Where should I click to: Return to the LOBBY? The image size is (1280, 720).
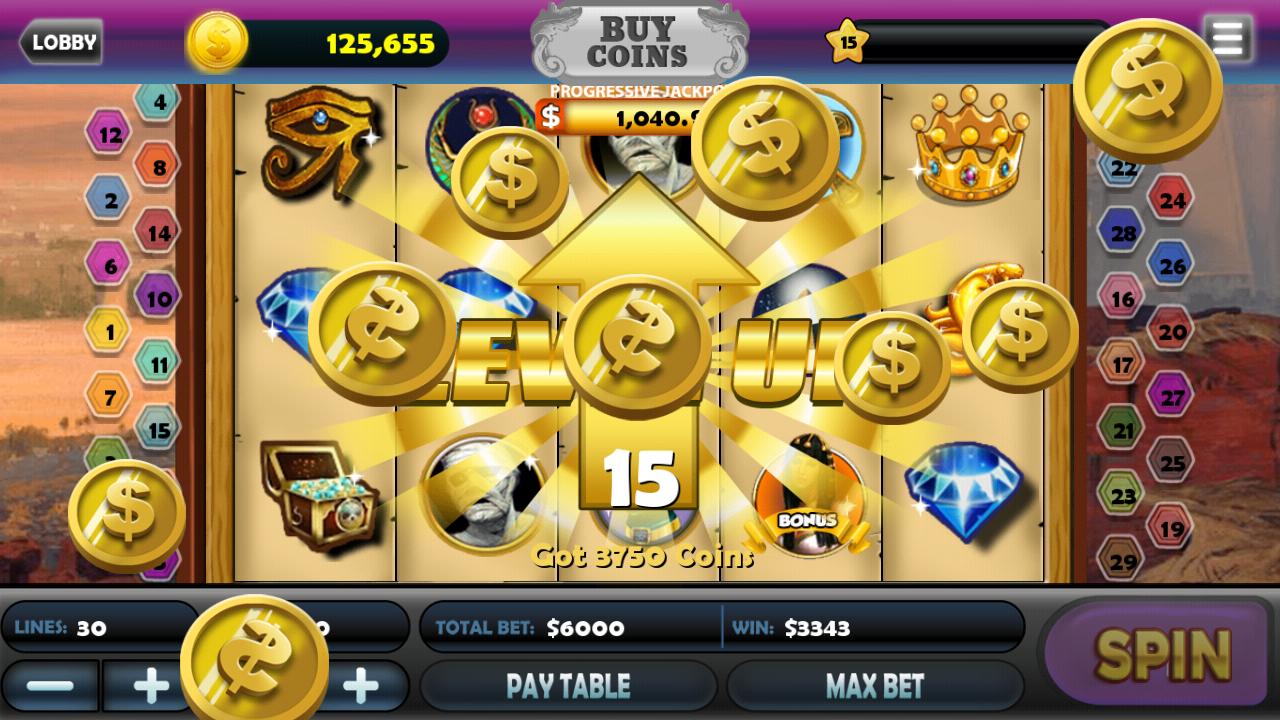click(62, 42)
